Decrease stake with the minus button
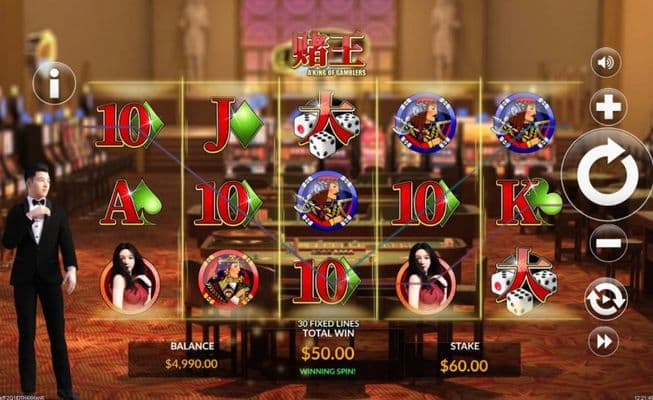This screenshot has width=653, height=400. [x=607, y=243]
